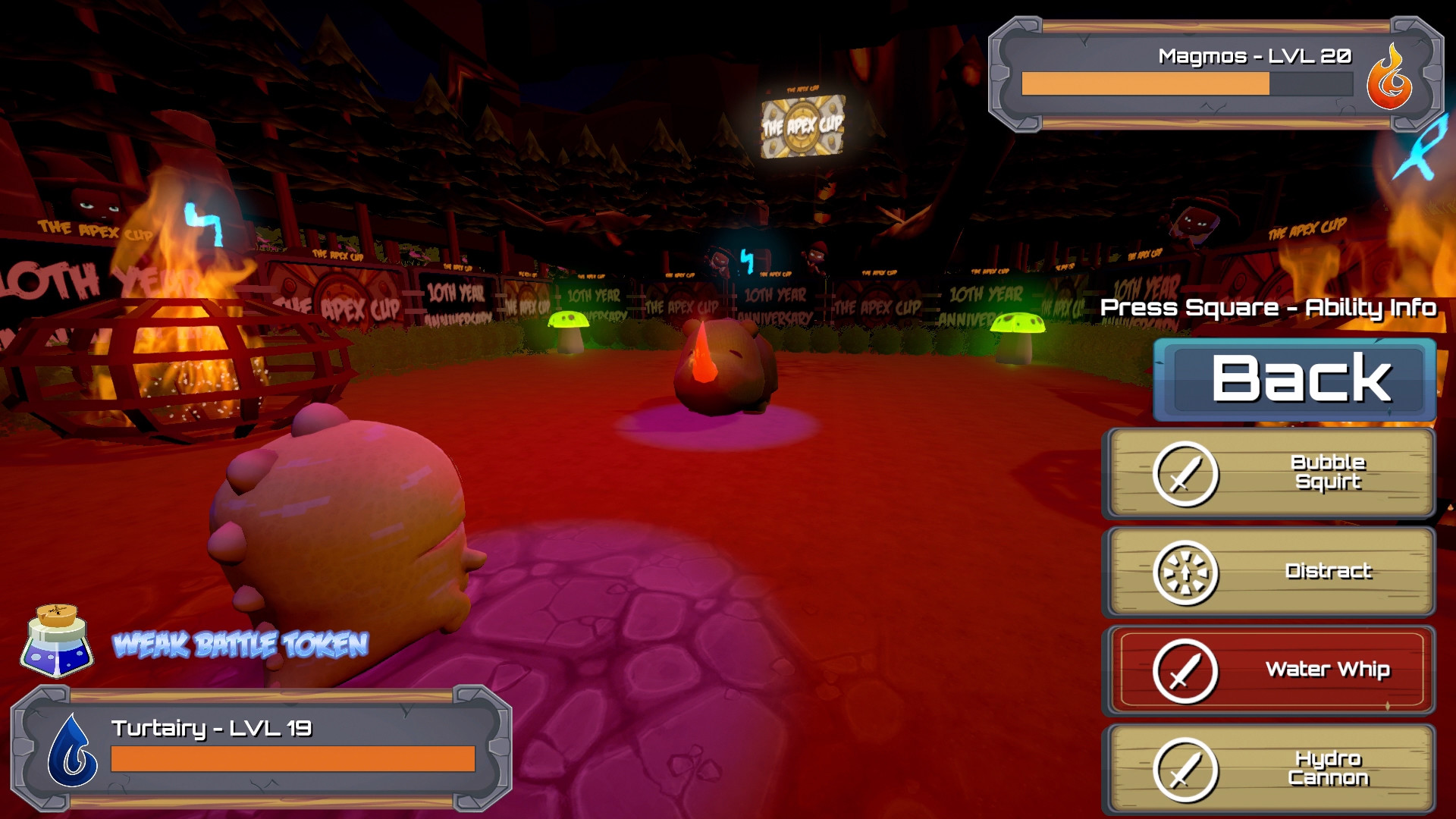The height and width of the screenshot is (819, 1456).
Task: Select the Bubble Squirt ability panel
Action: (x=1270, y=472)
